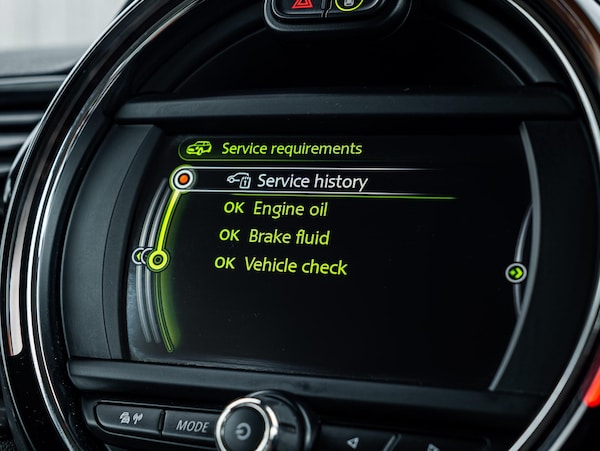
Task: Select the Engine oil status row
Action: click(289, 209)
